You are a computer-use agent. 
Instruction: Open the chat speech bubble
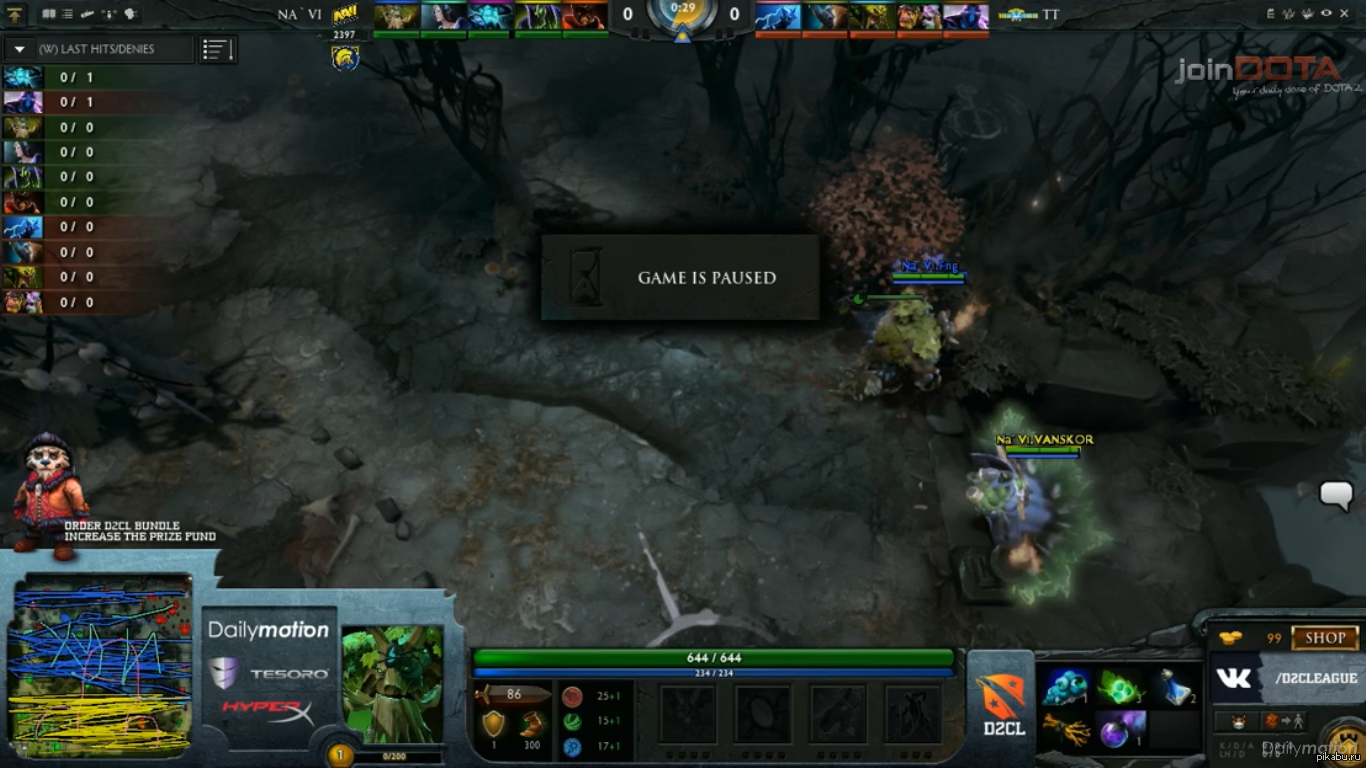coord(1336,494)
